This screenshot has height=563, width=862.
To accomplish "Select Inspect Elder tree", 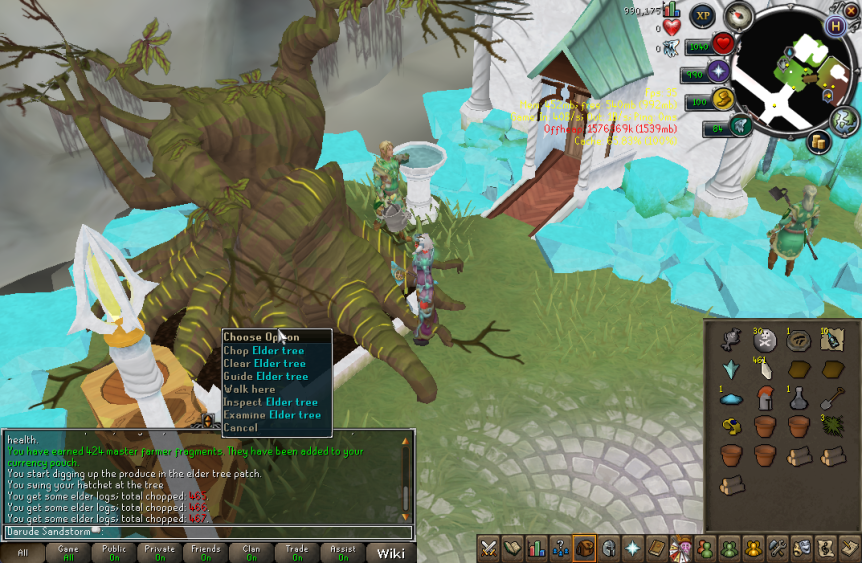I will pos(271,402).
